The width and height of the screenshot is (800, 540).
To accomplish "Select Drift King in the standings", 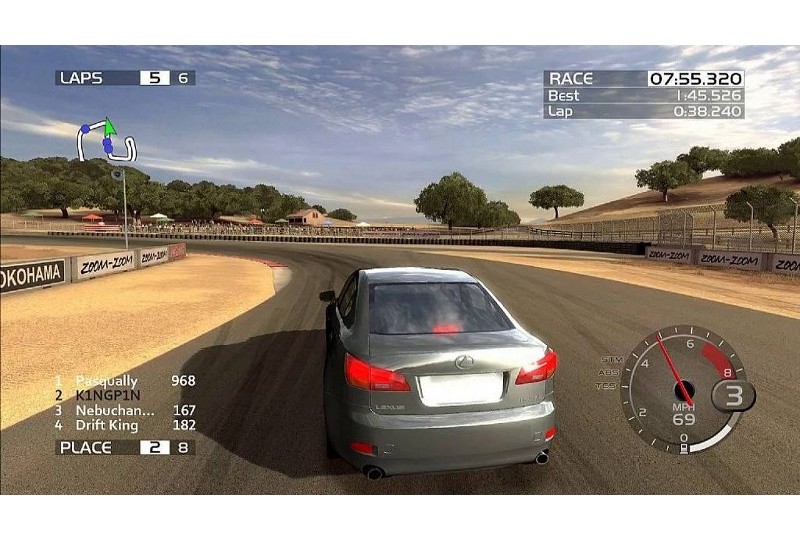I will pos(109,425).
